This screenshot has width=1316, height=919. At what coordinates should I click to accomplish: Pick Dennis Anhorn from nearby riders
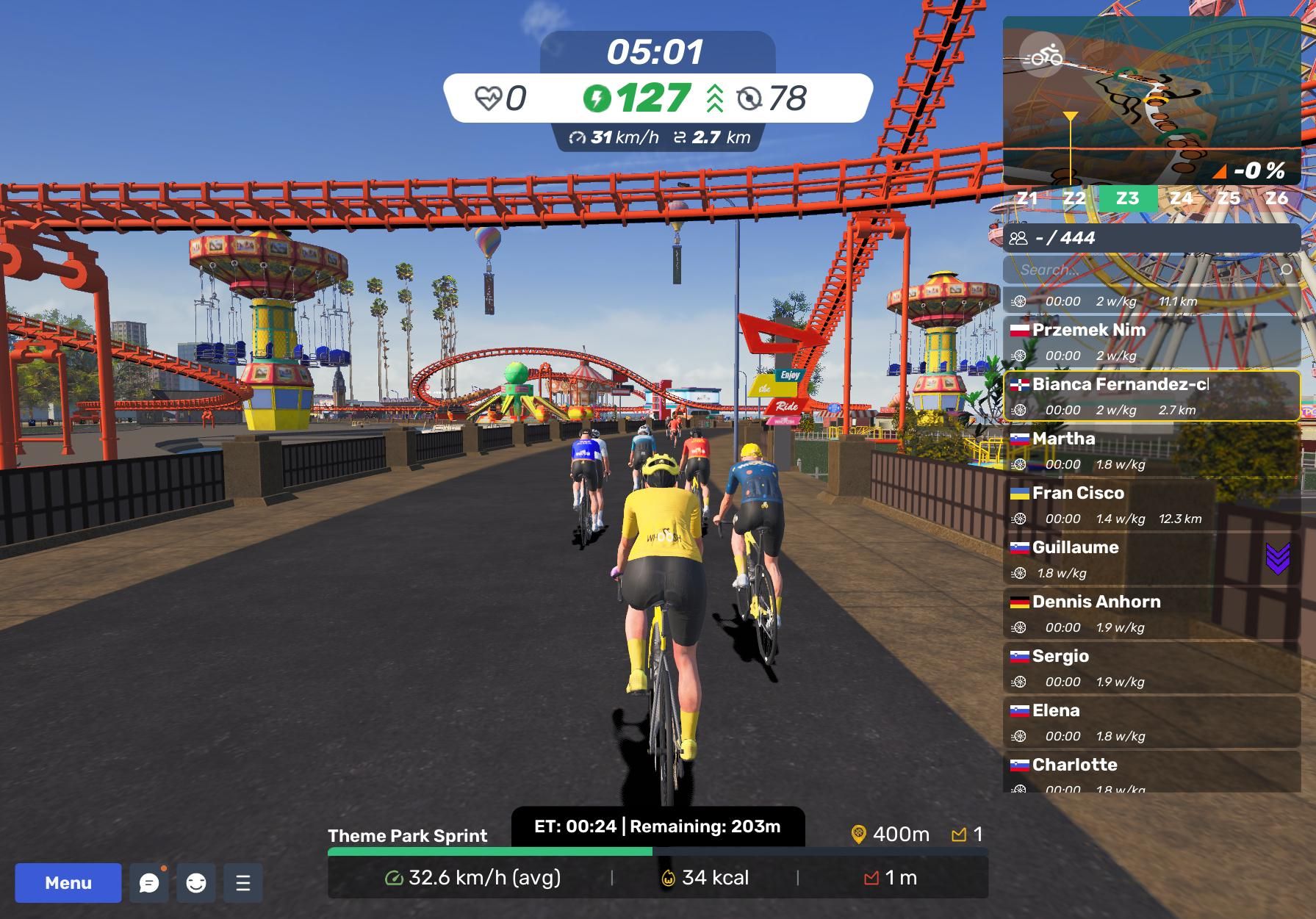point(1151,613)
